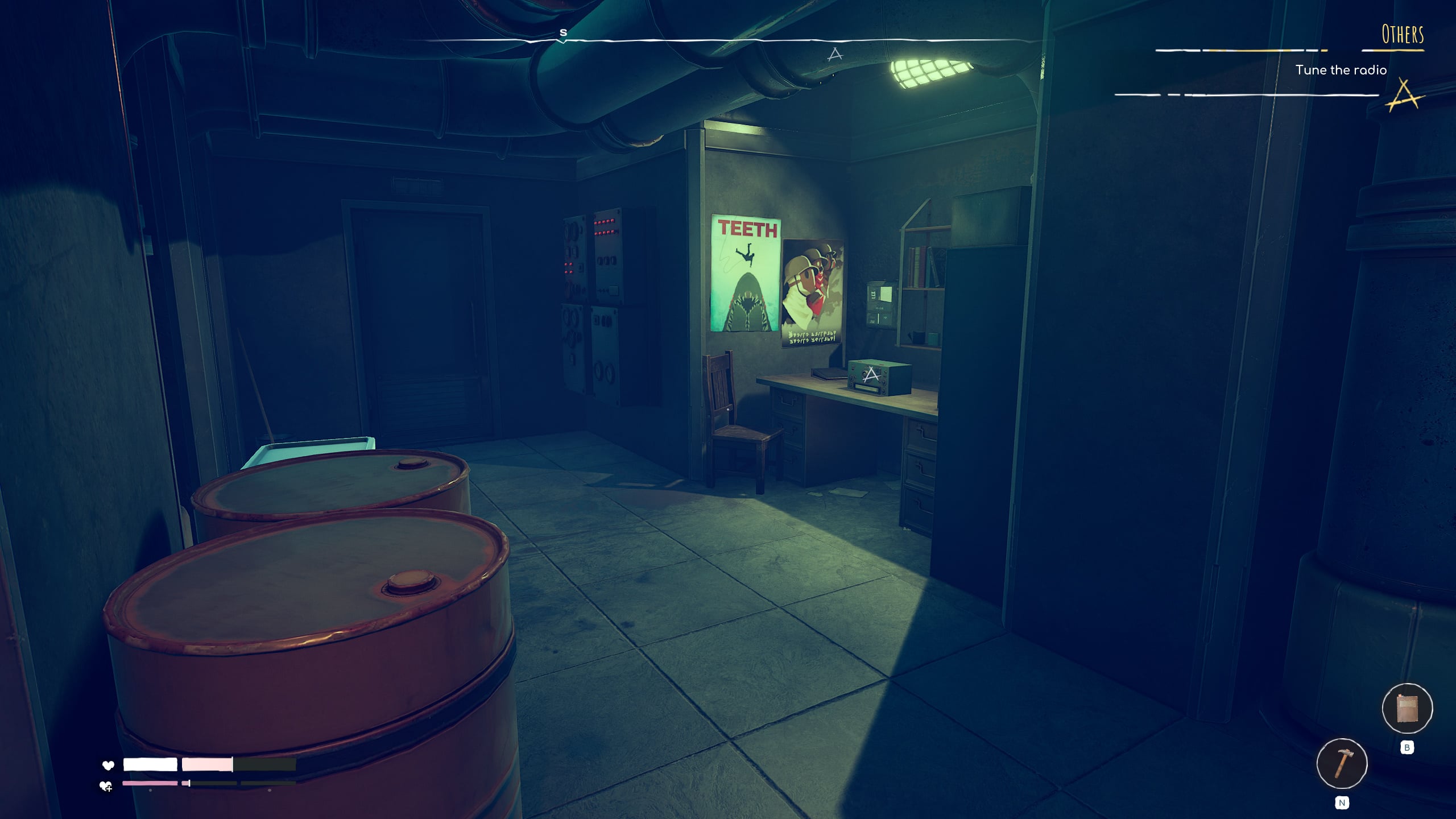
Task: Select the "Others" quest category header
Action: 1403,35
